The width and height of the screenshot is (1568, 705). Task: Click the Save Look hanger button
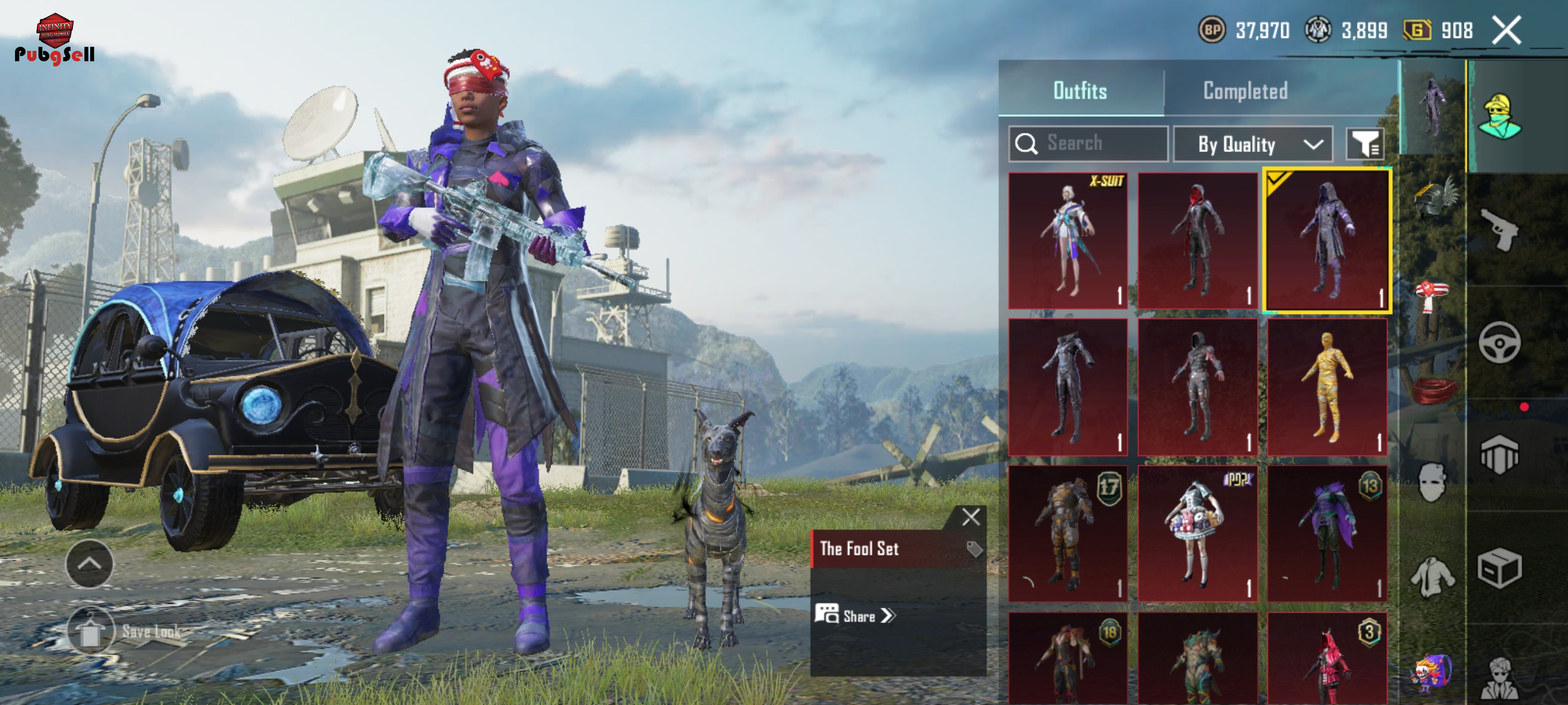[91, 631]
